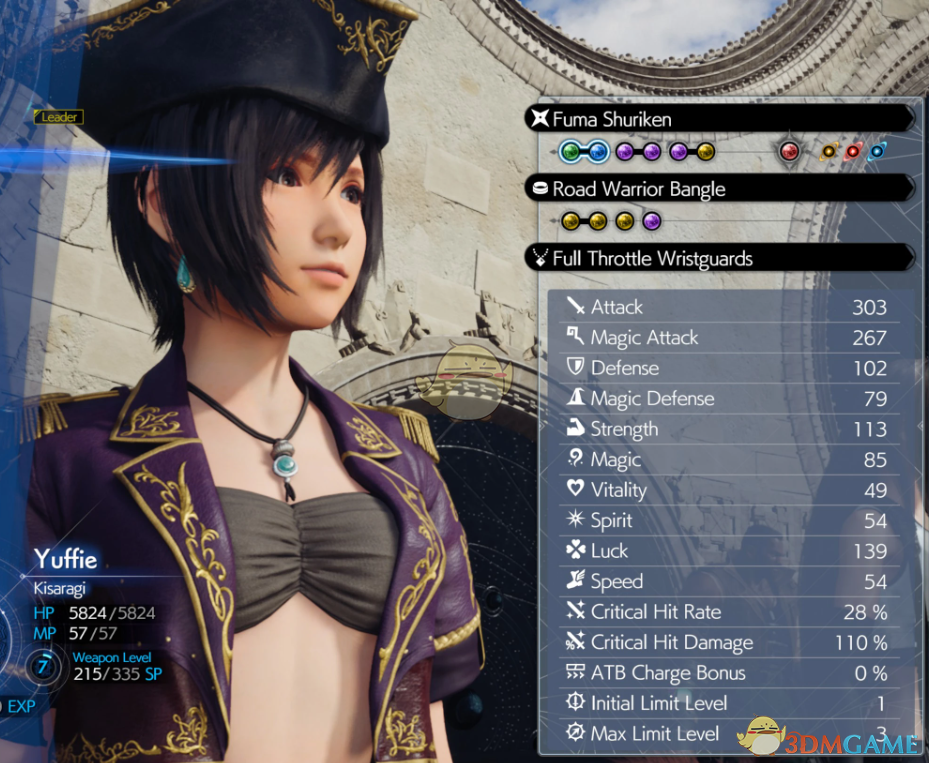Pick the blue linked materia on Fuma Shuriken
This screenshot has width=929, height=763.
597,152
